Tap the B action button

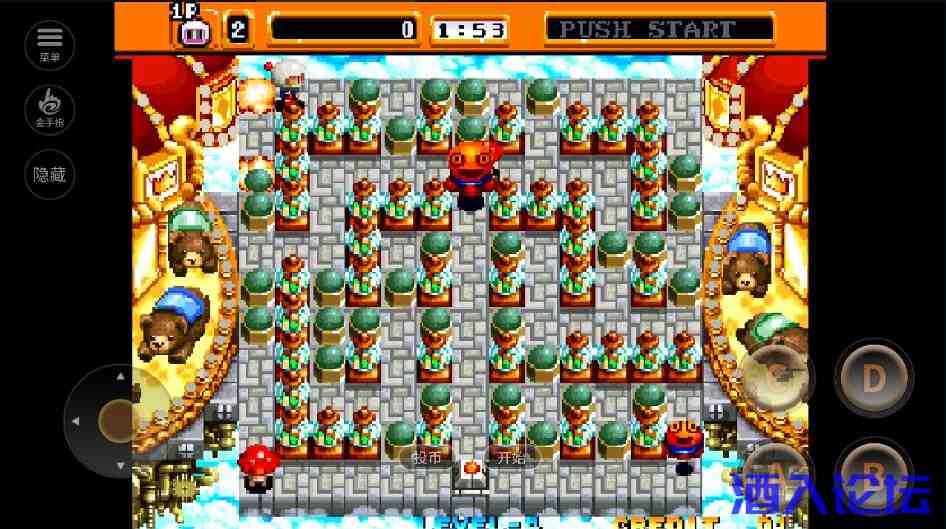873,472
